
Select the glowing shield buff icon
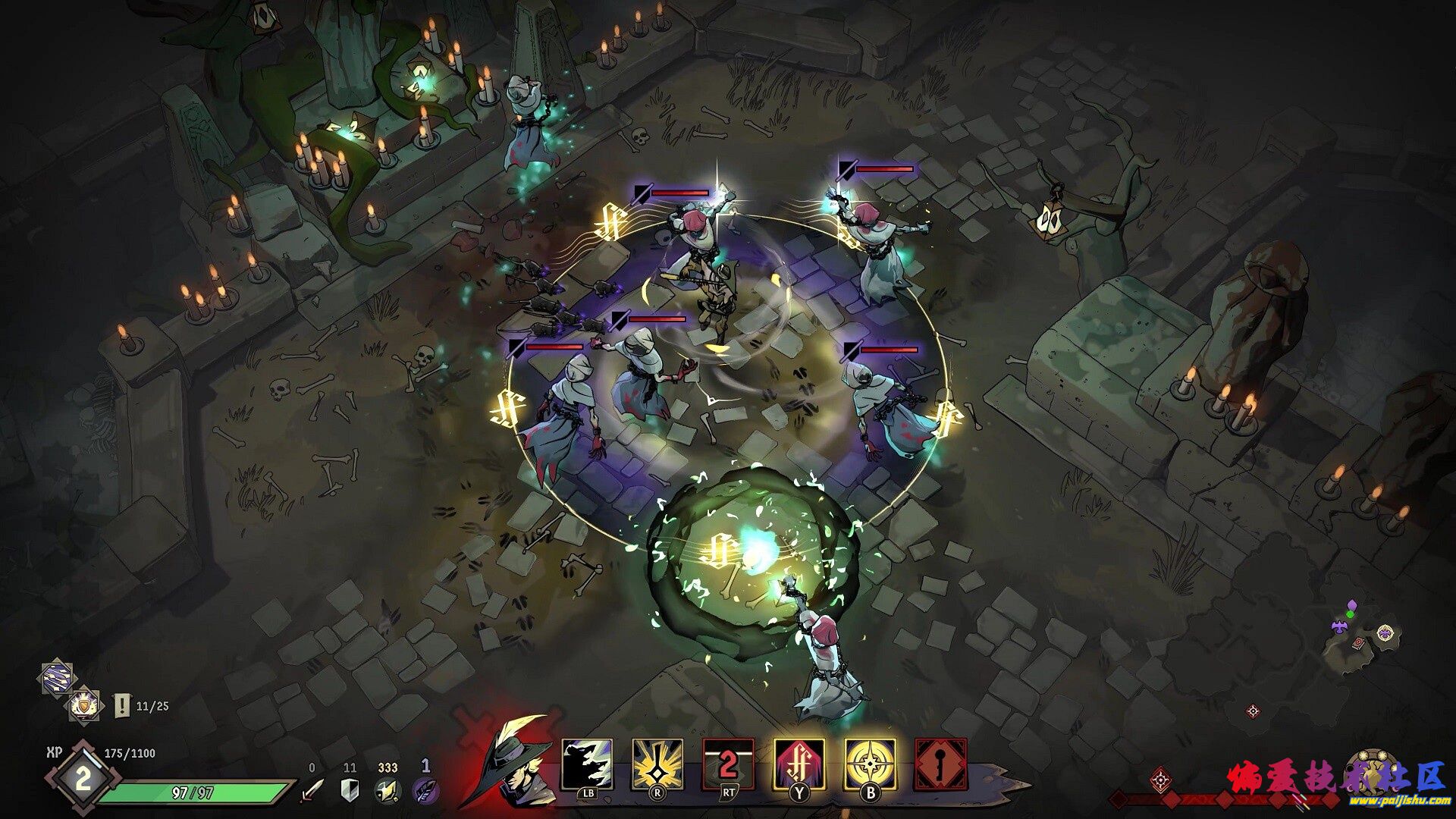pos(84,706)
